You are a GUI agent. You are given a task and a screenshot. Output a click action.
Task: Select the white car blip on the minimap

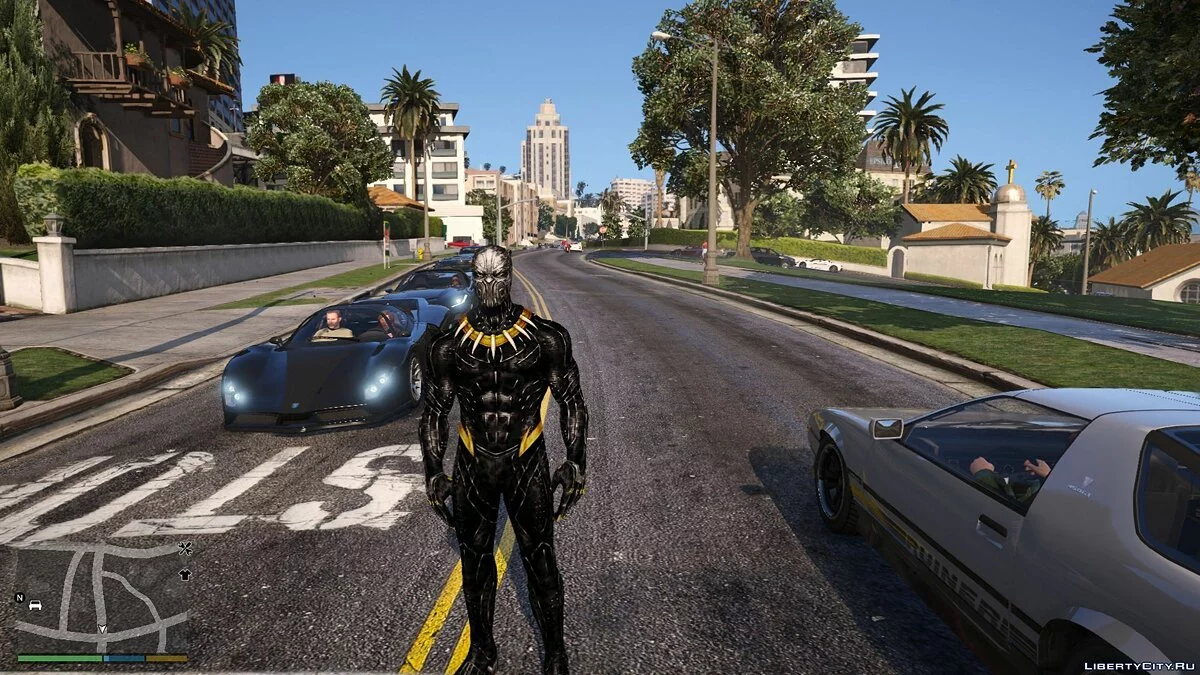36,605
